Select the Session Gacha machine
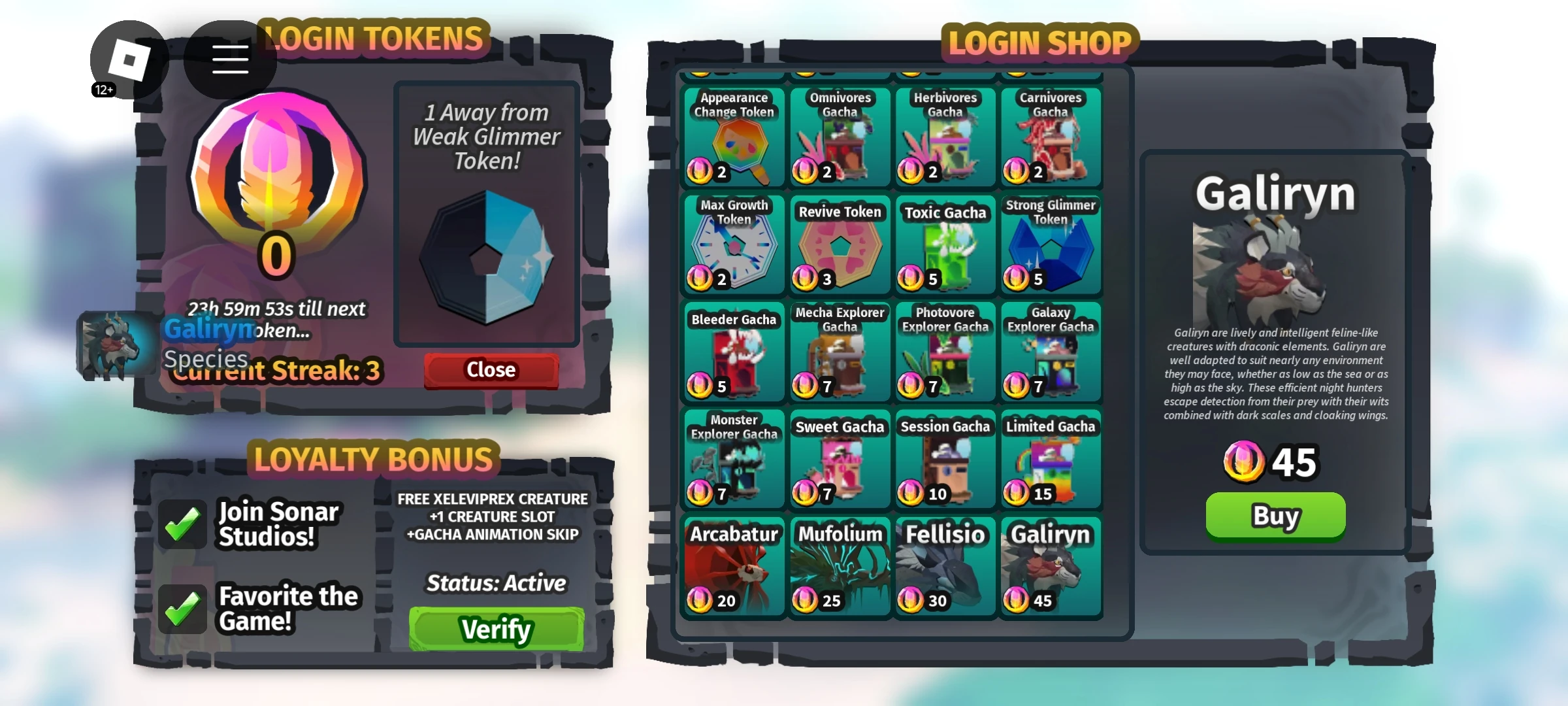 coord(945,460)
